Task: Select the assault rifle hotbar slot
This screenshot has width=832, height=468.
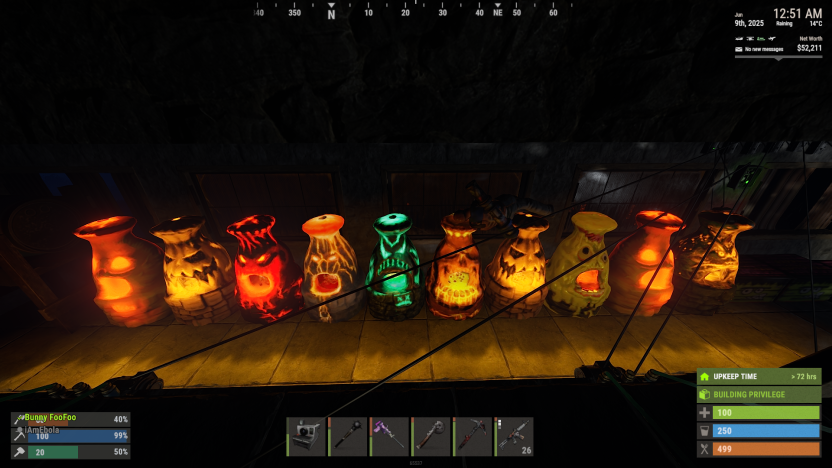Action: [514, 436]
